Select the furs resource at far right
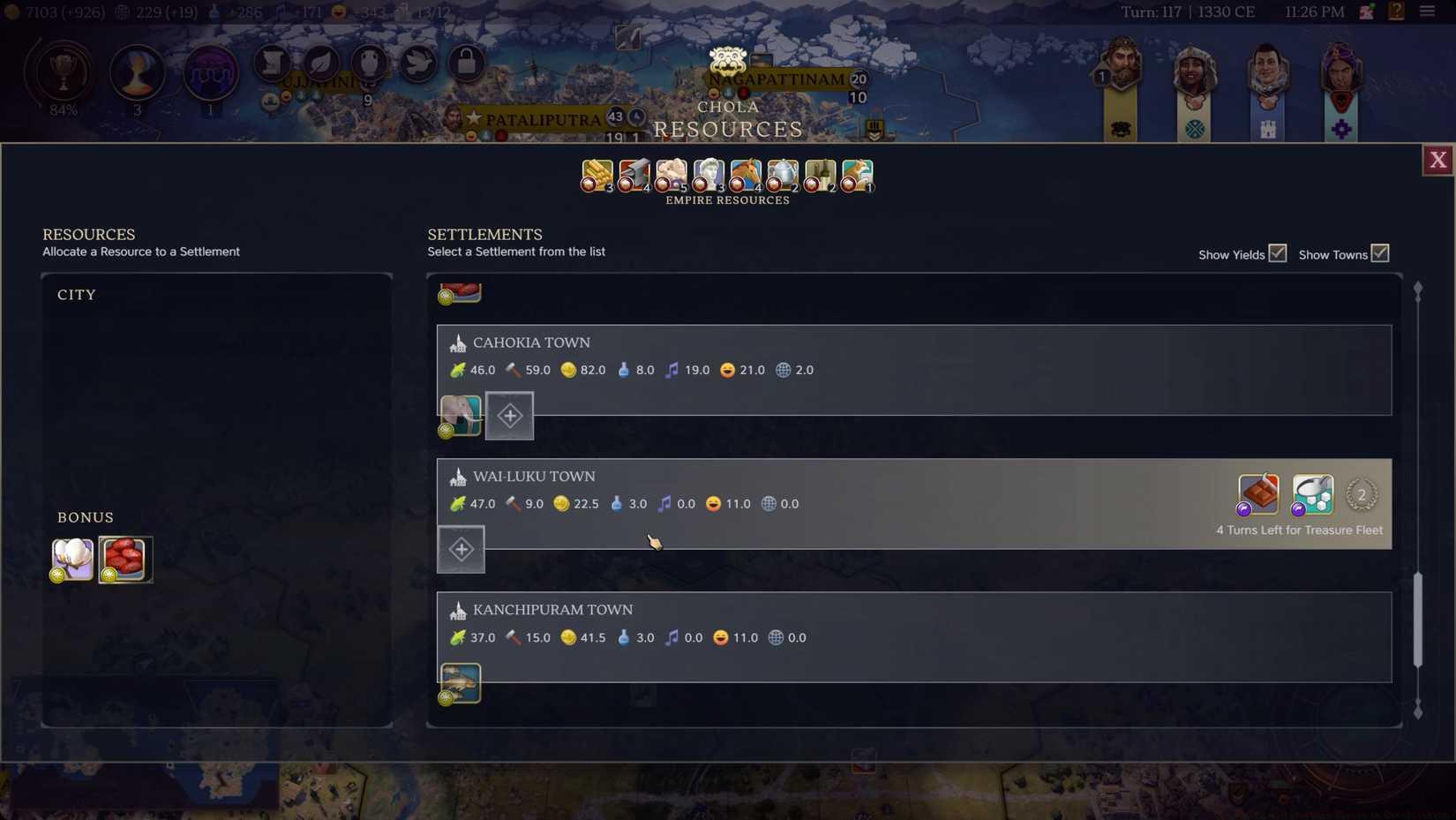1456x820 pixels. coord(855,172)
